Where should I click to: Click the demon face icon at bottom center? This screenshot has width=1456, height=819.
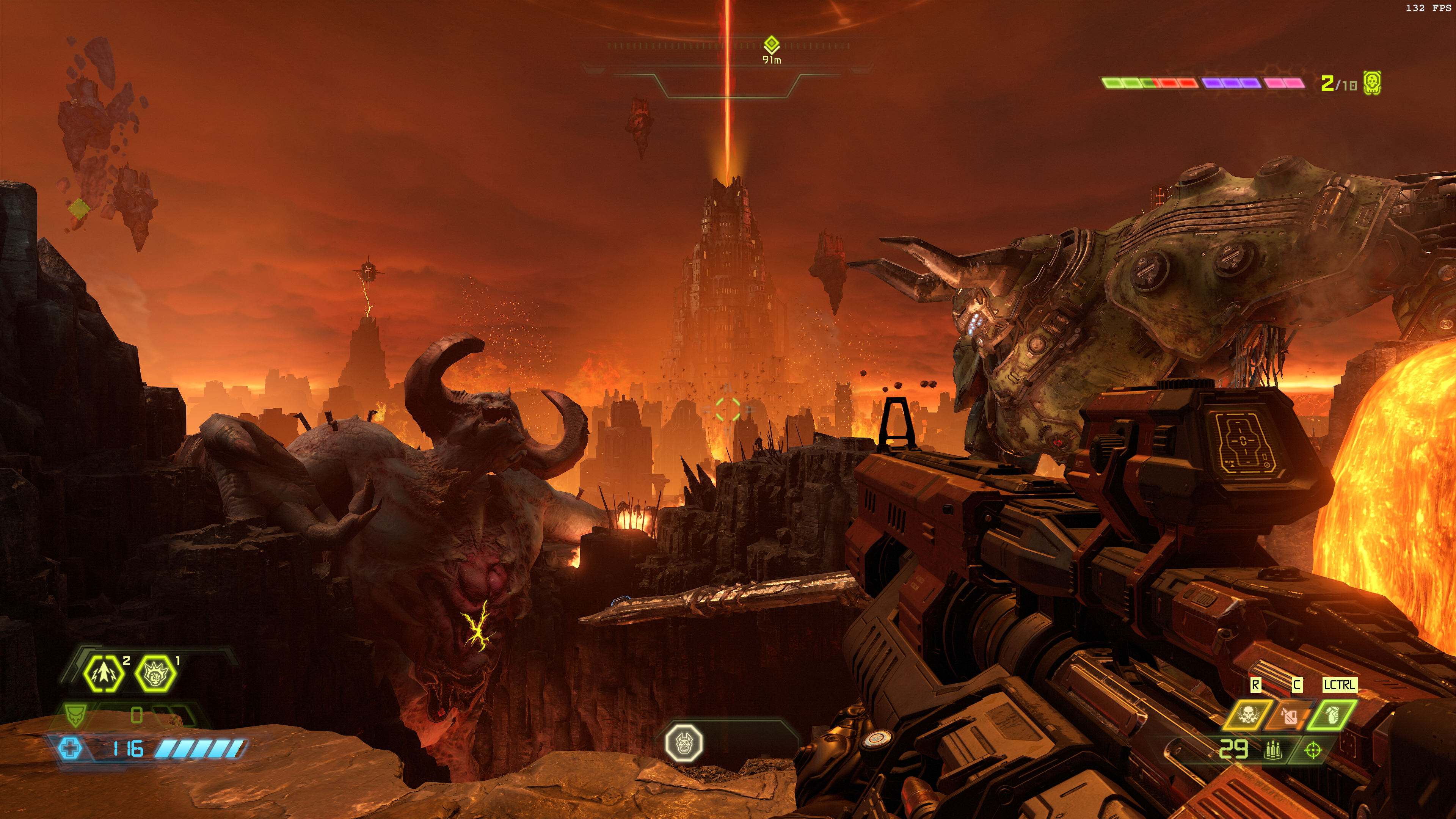pyautogui.click(x=684, y=743)
